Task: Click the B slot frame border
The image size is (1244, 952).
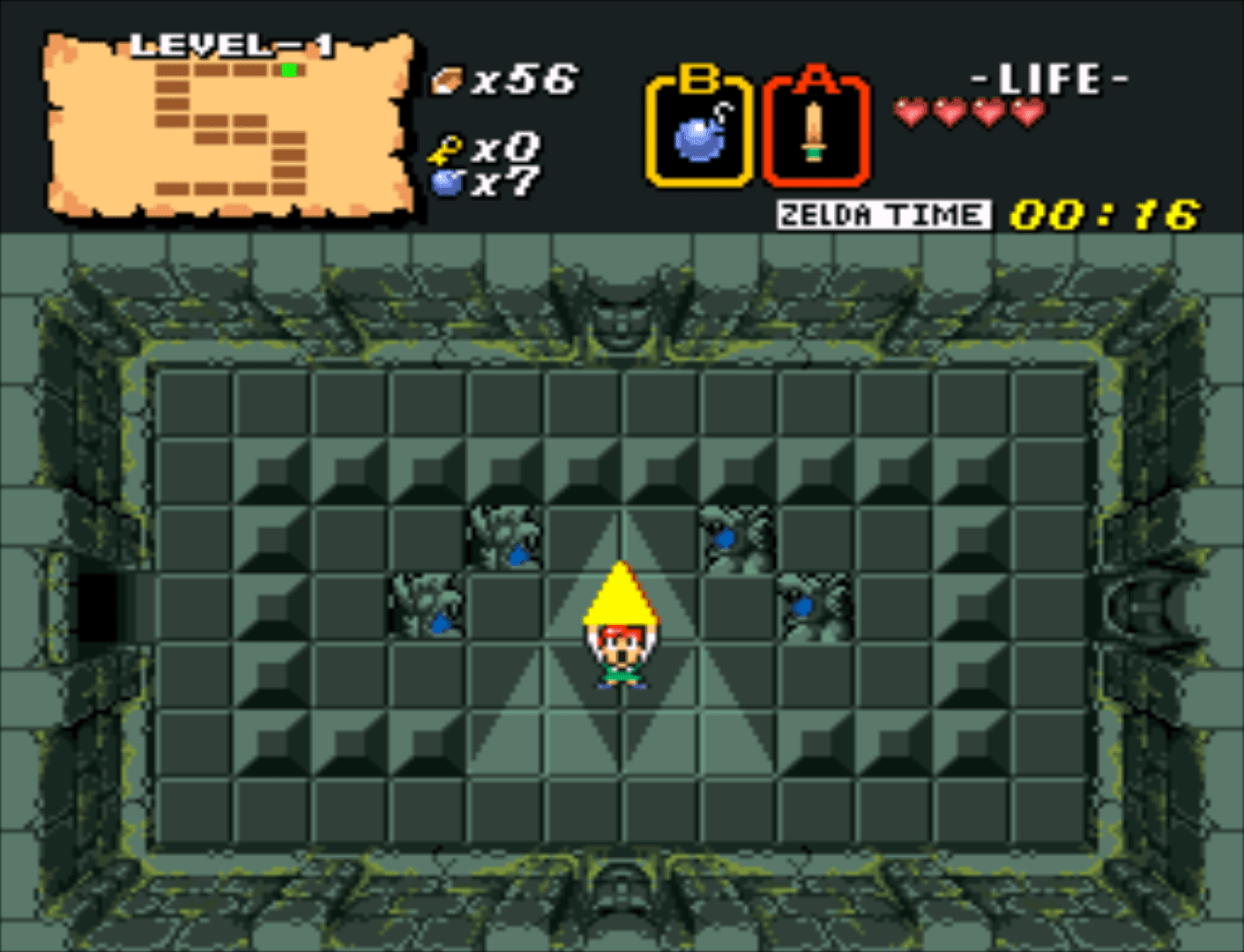Action: pyautogui.click(x=653, y=130)
